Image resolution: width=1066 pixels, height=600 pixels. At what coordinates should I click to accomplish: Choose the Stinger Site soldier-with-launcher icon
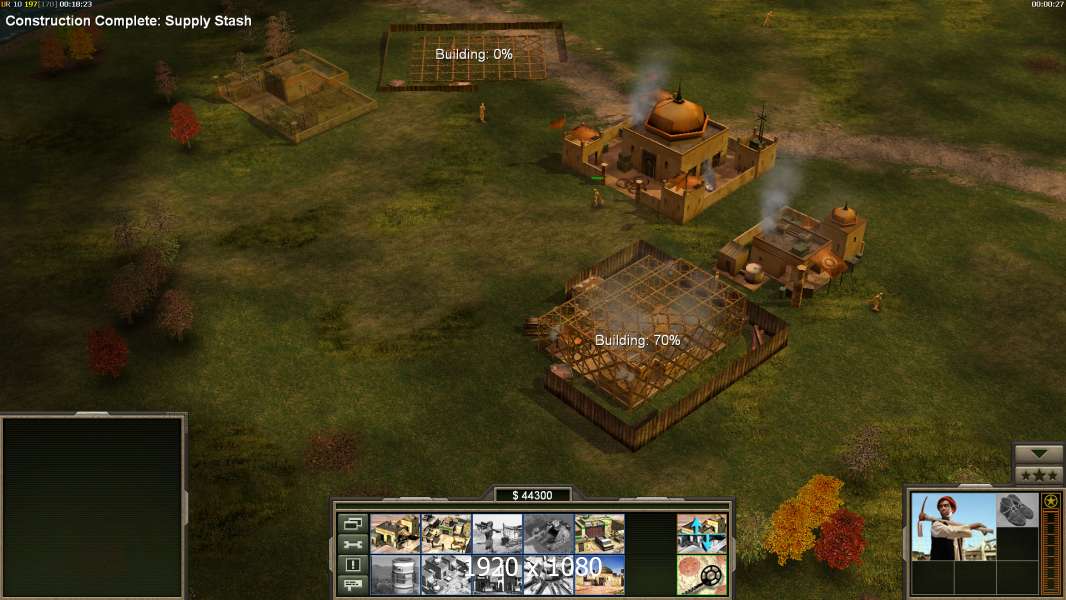pyautogui.click(x=497, y=533)
